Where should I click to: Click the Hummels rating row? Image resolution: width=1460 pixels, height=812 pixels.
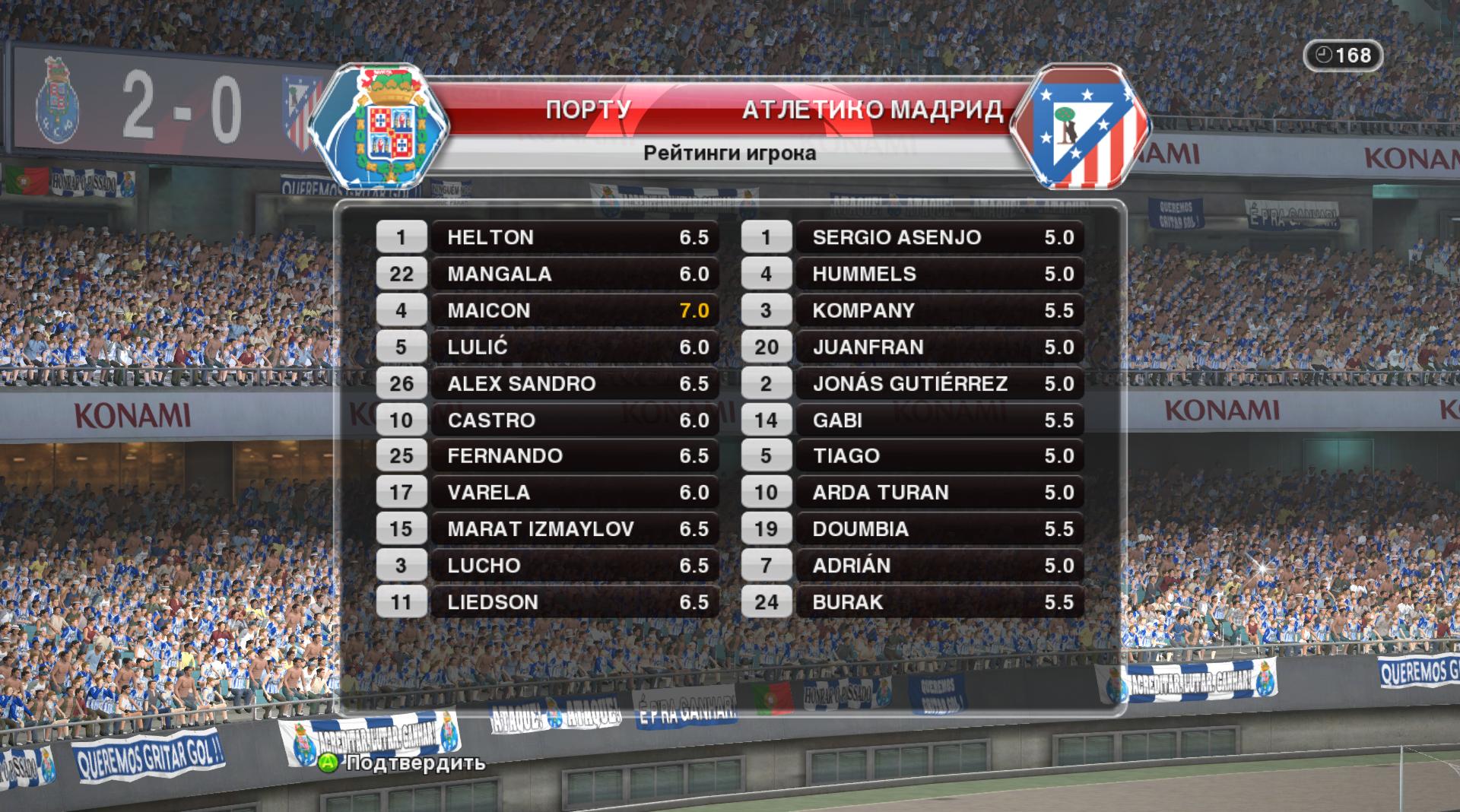939,274
